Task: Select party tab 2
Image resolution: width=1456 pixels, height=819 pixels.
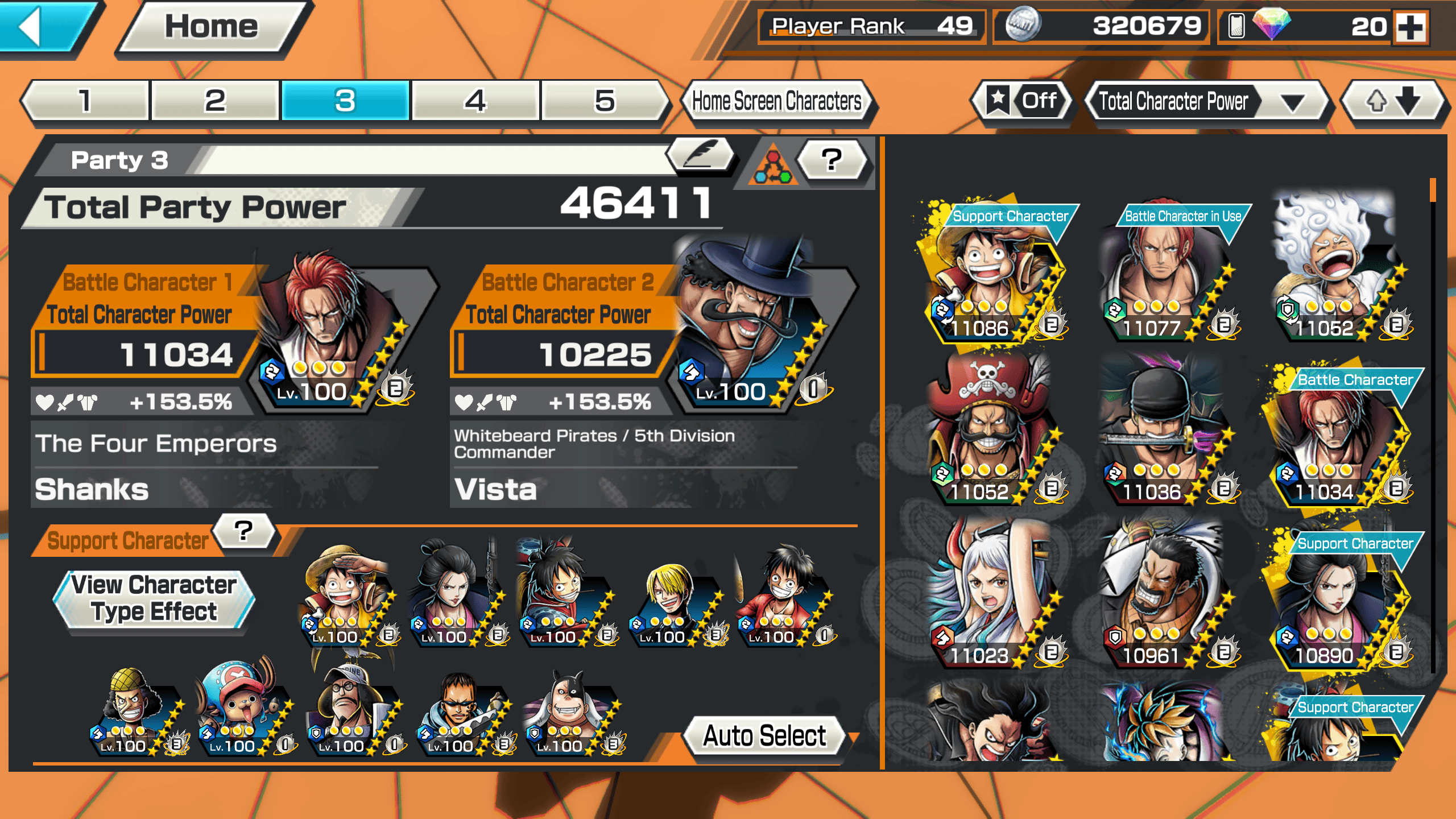Action: pyautogui.click(x=215, y=101)
